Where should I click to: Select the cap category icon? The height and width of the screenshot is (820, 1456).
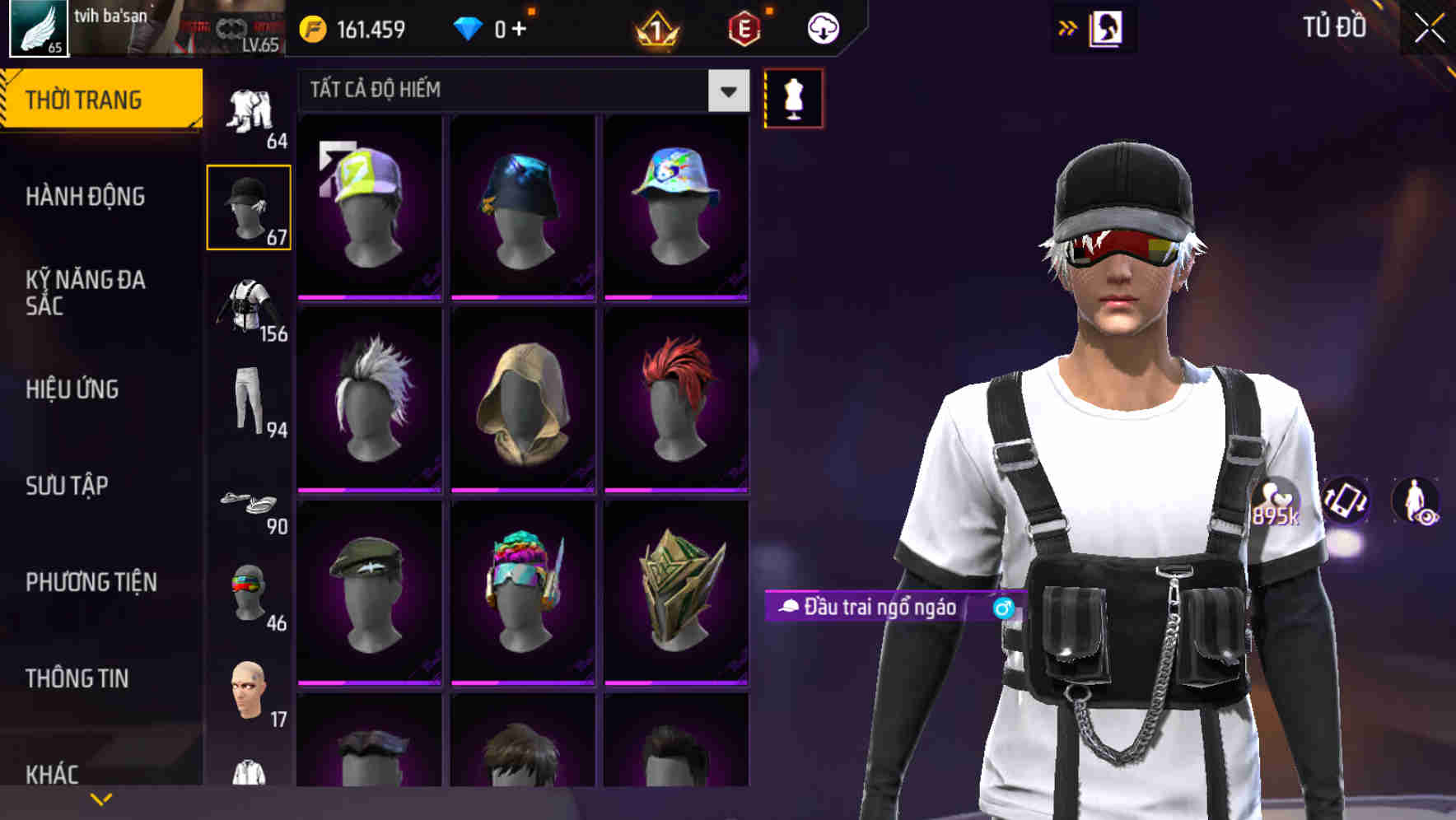[x=250, y=207]
